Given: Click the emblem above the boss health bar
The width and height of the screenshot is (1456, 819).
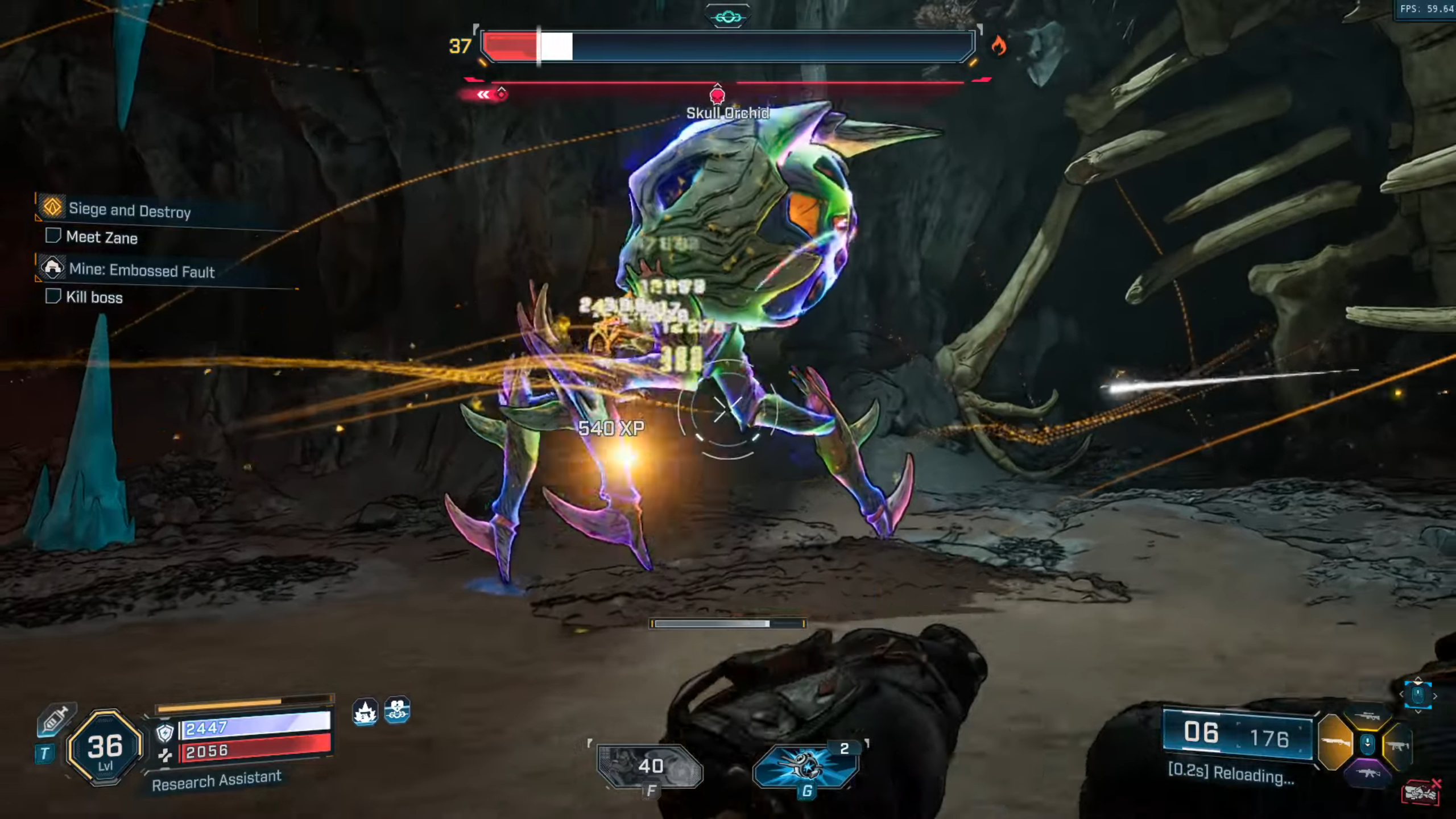Looking at the screenshot, I should 727,17.
